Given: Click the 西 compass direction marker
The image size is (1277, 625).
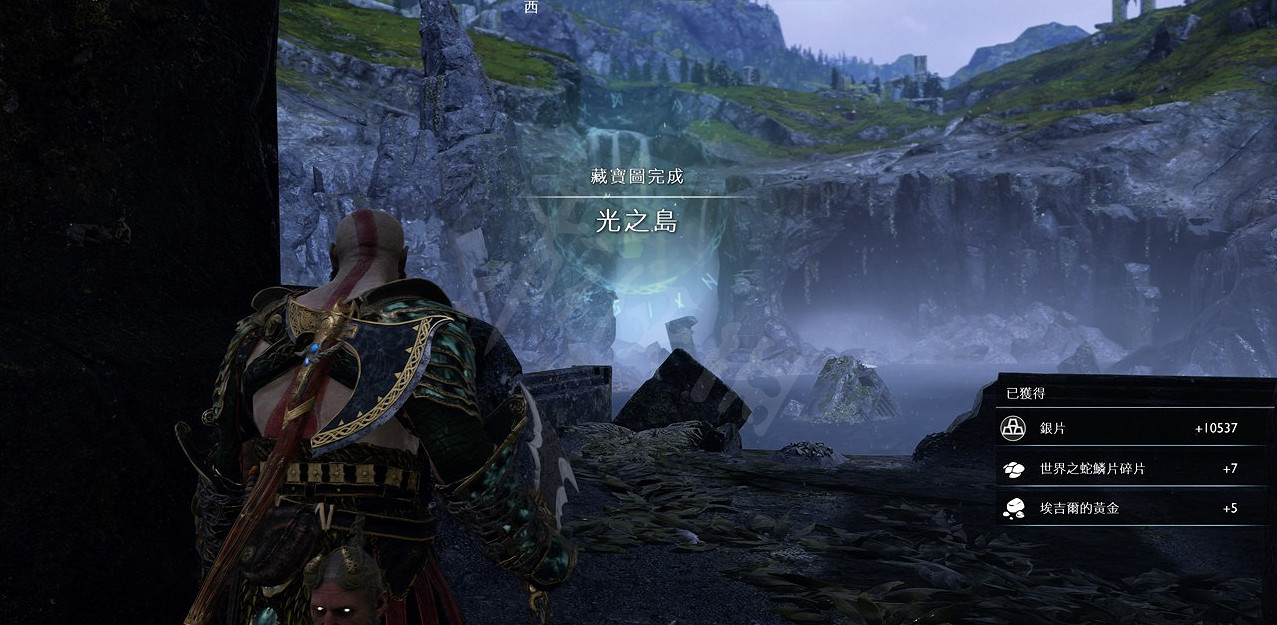Looking at the screenshot, I should (x=530, y=7).
